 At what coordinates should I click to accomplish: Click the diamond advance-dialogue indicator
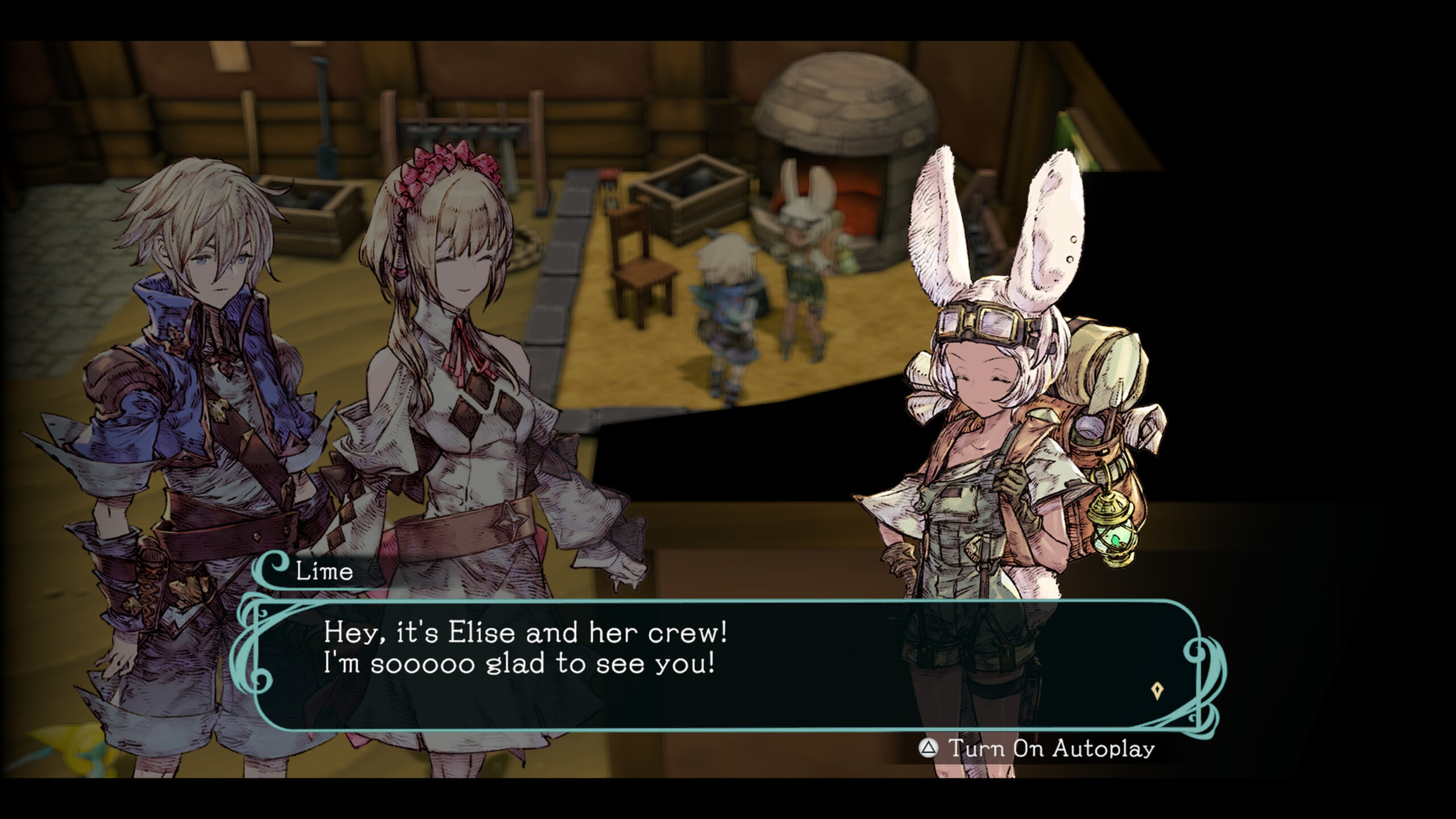click(1157, 691)
